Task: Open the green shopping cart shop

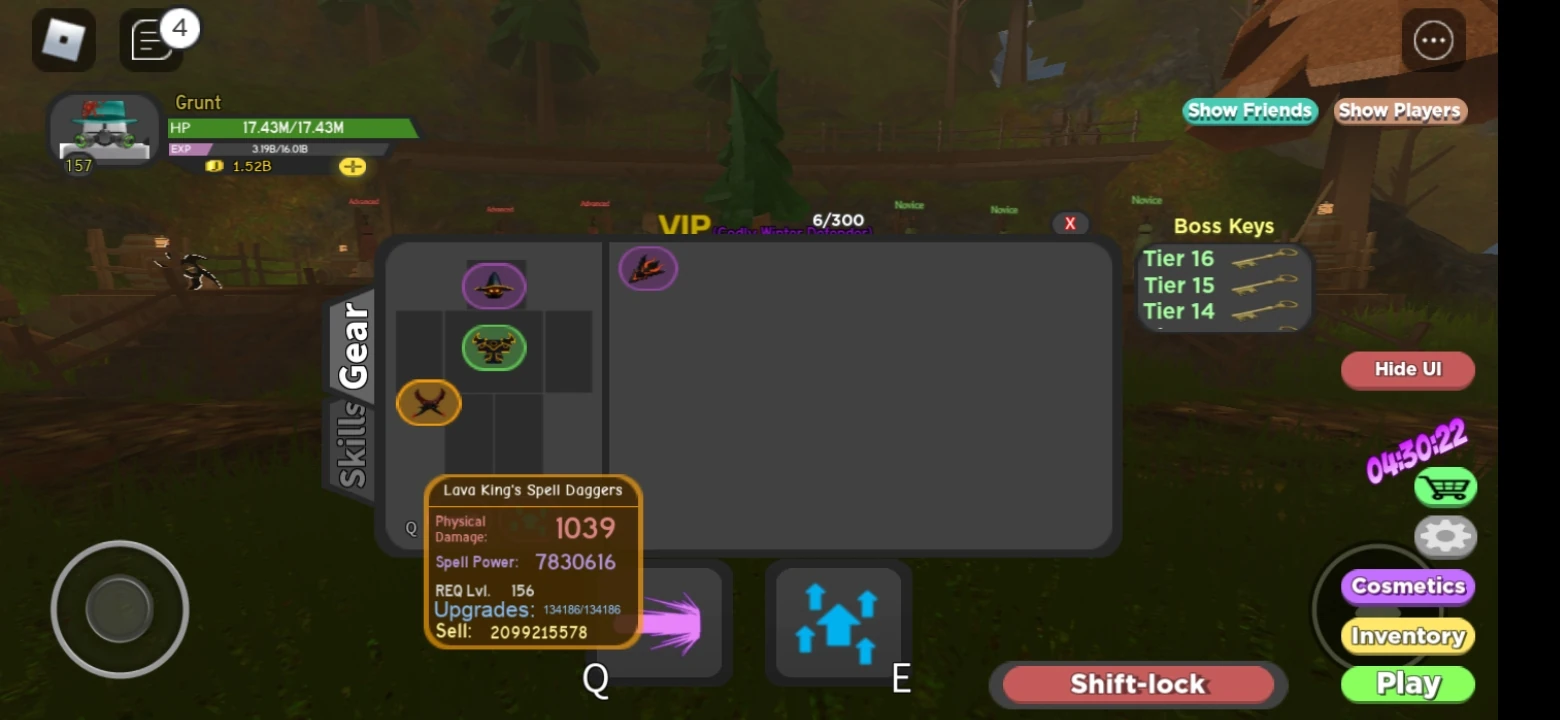Action: (1444, 487)
